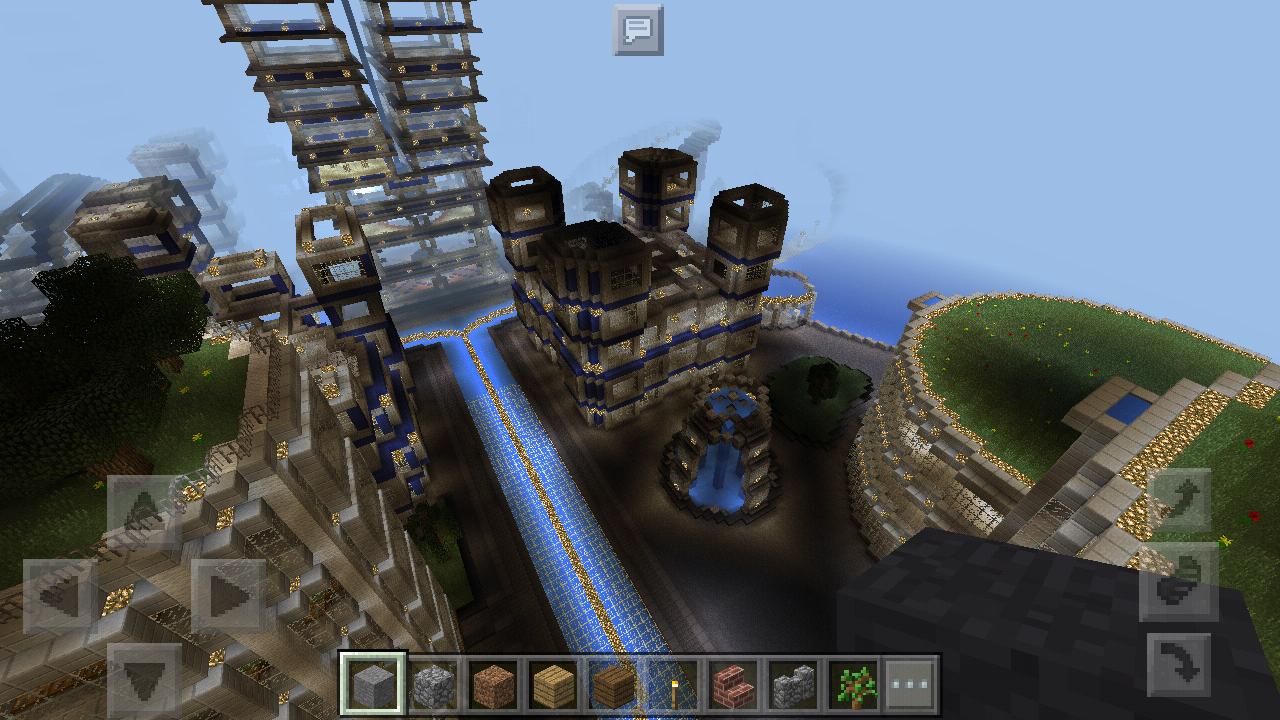Image resolution: width=1280 pixels, height=720 pixels.
Task: Tap the move left arrow
Action: (x=59, y=596)
